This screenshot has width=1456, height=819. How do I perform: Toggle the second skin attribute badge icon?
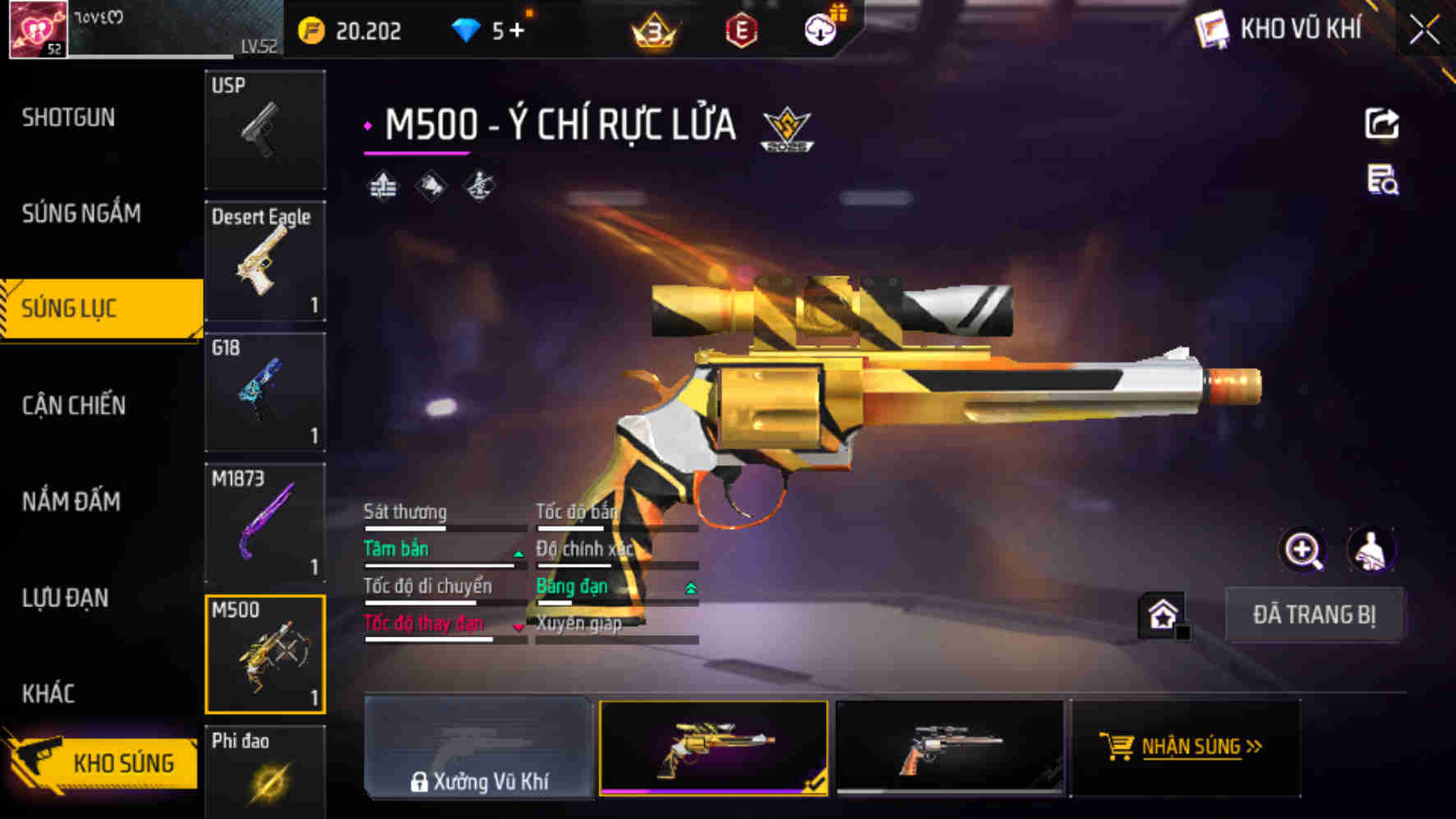[431, 187]
